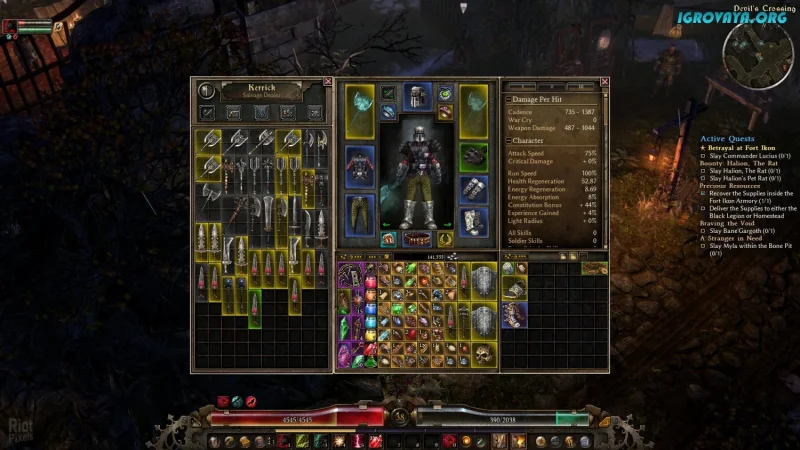Select the equipped chest armor slot

[x=360, y=162]
